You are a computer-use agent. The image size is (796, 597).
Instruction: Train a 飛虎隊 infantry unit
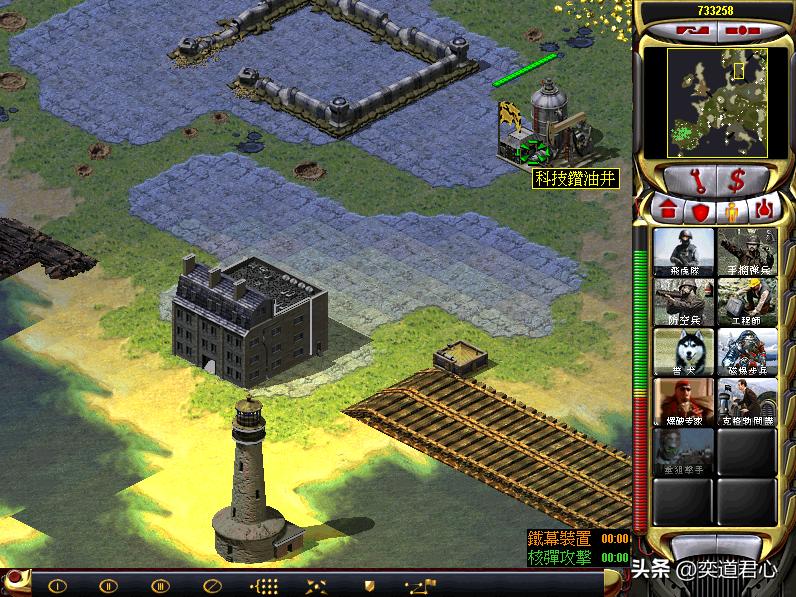point(684,253)
